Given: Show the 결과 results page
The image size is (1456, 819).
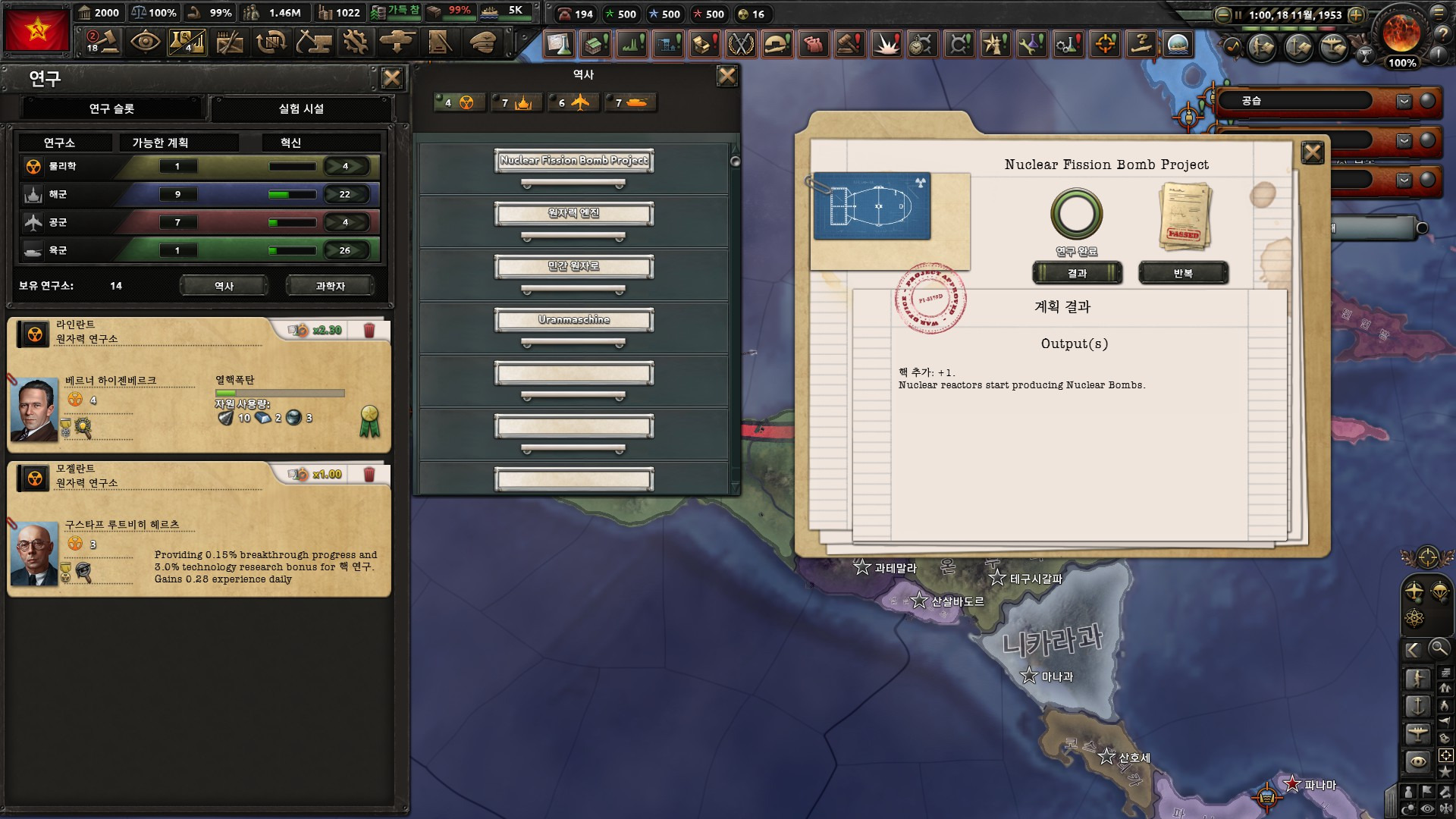Looking at the screenshot, I should click(x=1077, y=273).
